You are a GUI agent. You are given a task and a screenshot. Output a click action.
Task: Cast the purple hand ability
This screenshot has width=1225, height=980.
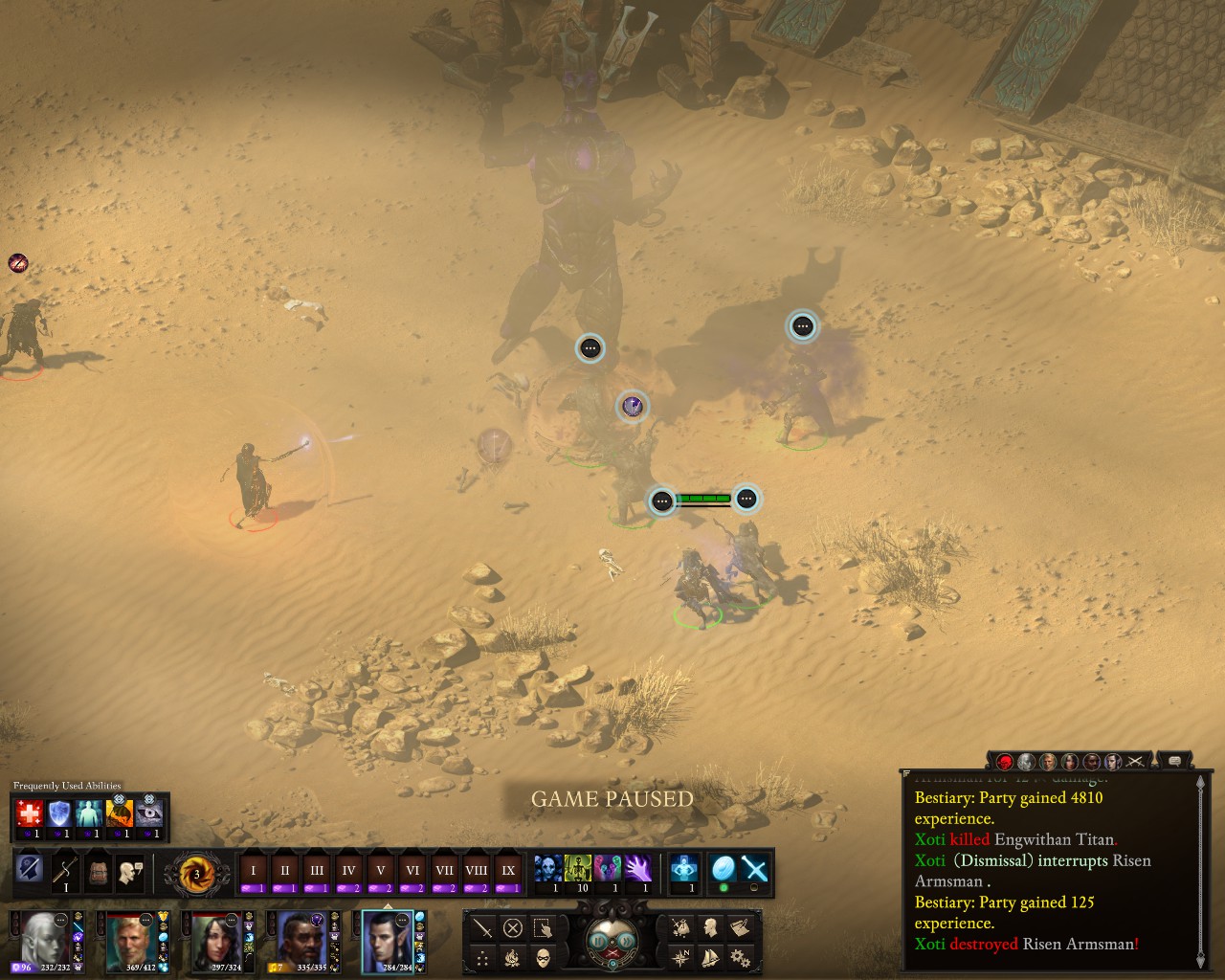coord(637,869)
